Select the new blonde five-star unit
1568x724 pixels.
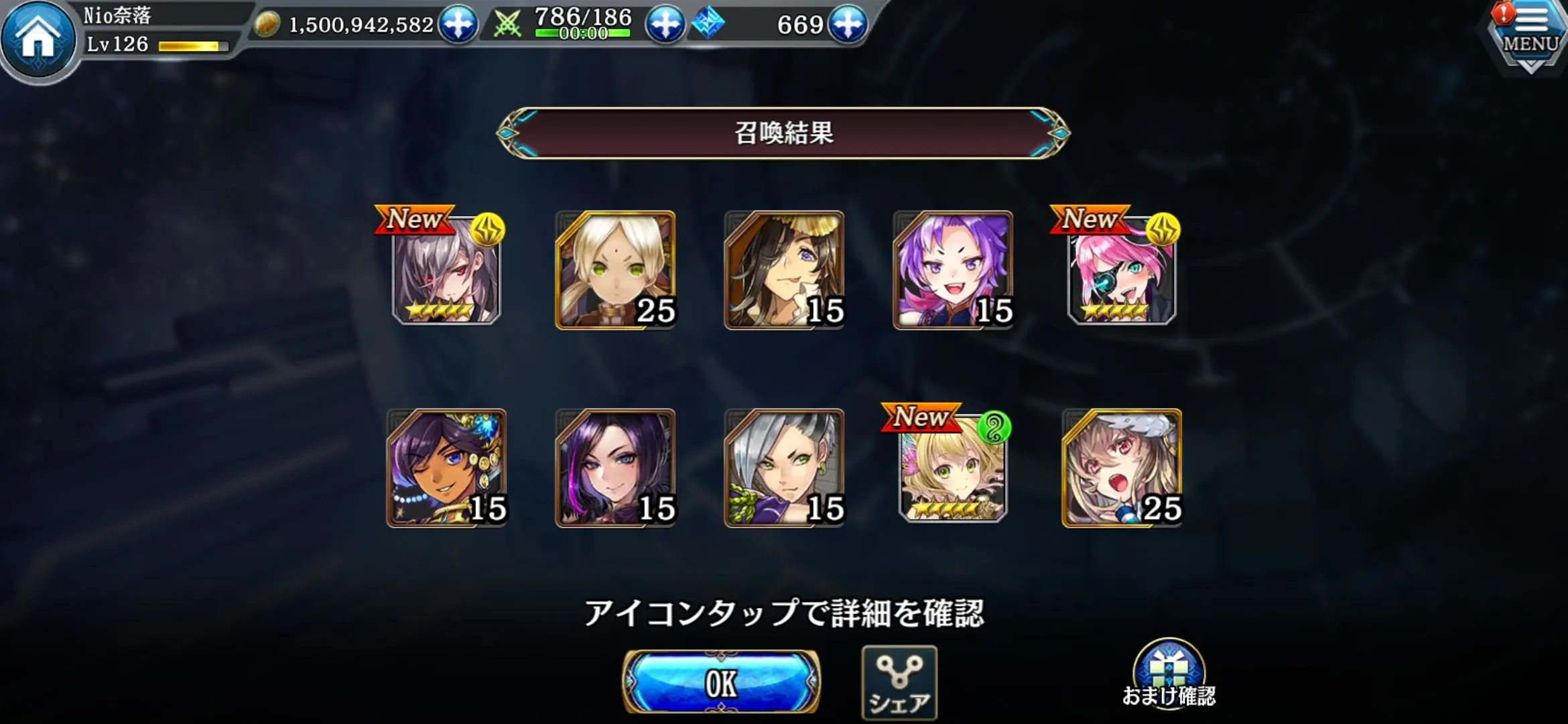(953, 469)
